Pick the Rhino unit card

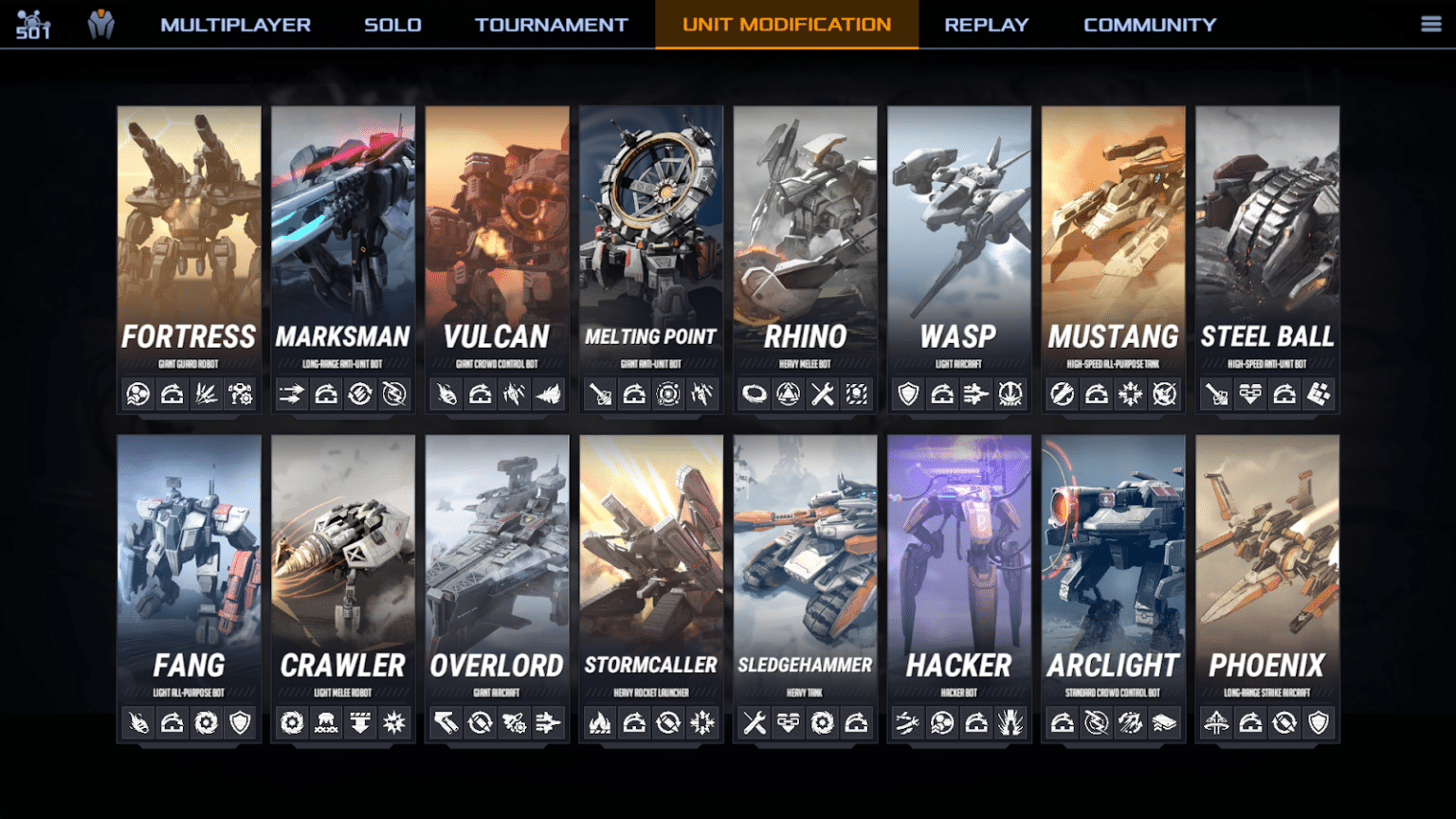point(805,237)
